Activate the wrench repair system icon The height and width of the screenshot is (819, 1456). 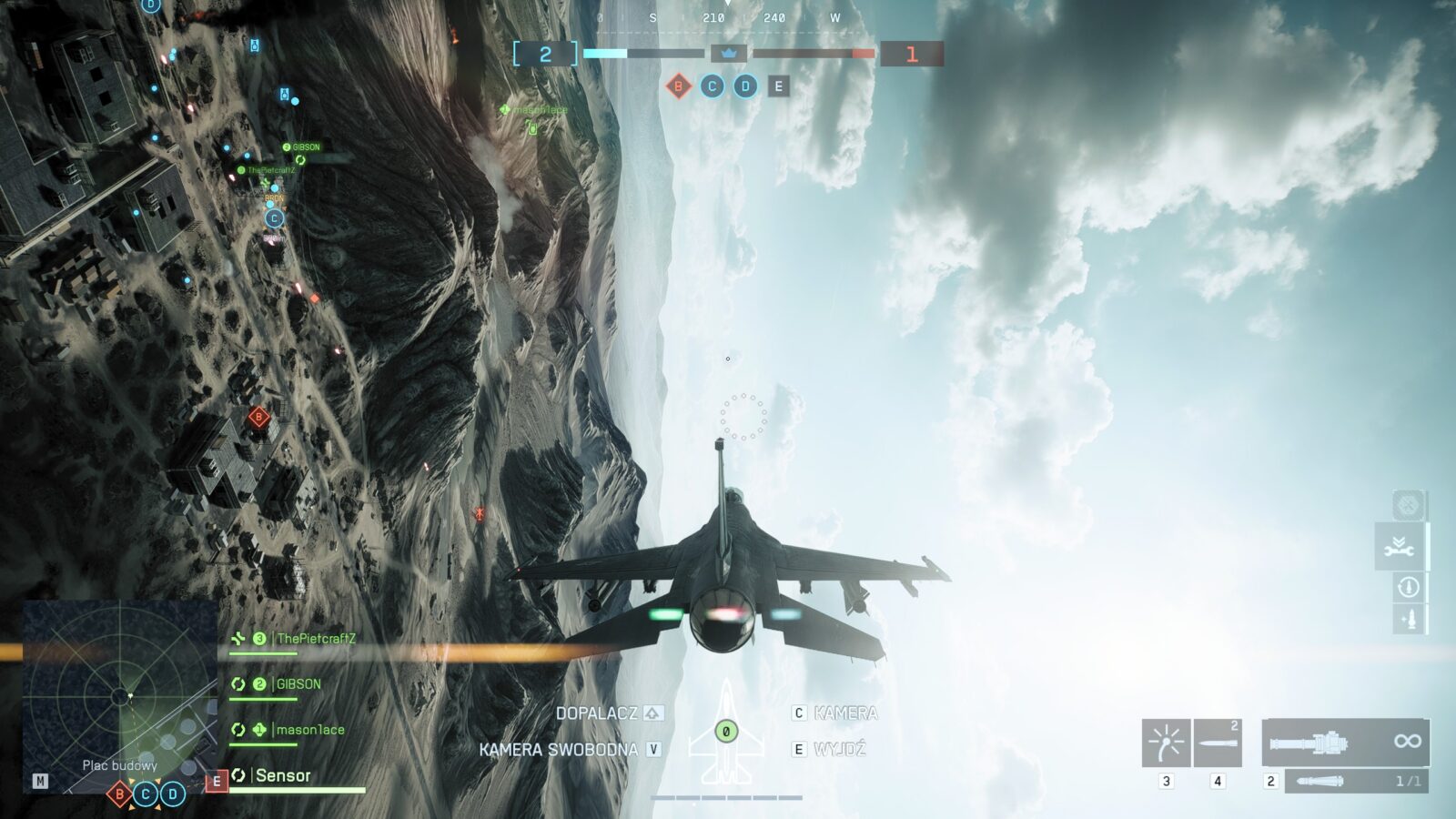[1399, 547]
